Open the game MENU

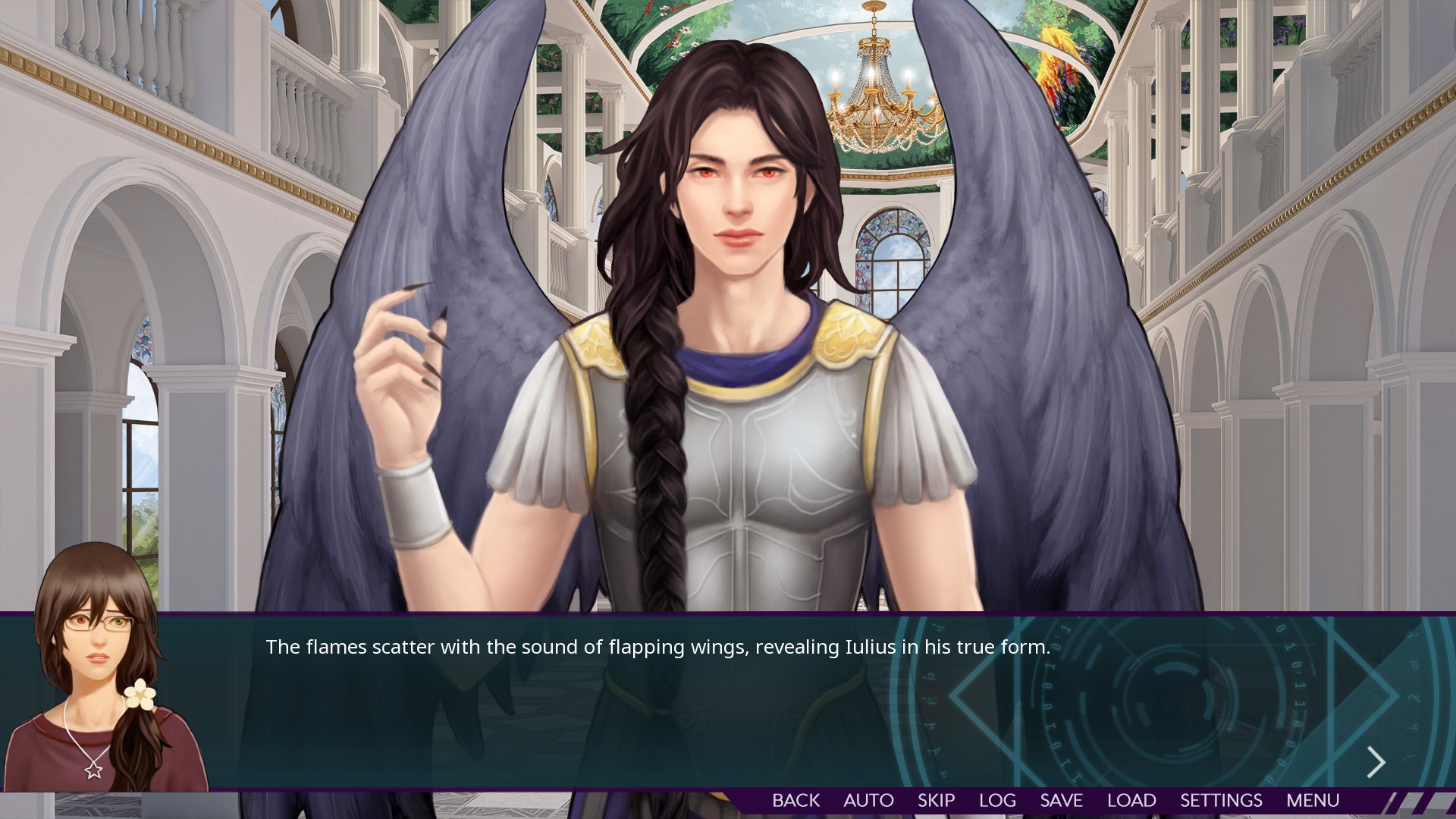(1313, 800)
